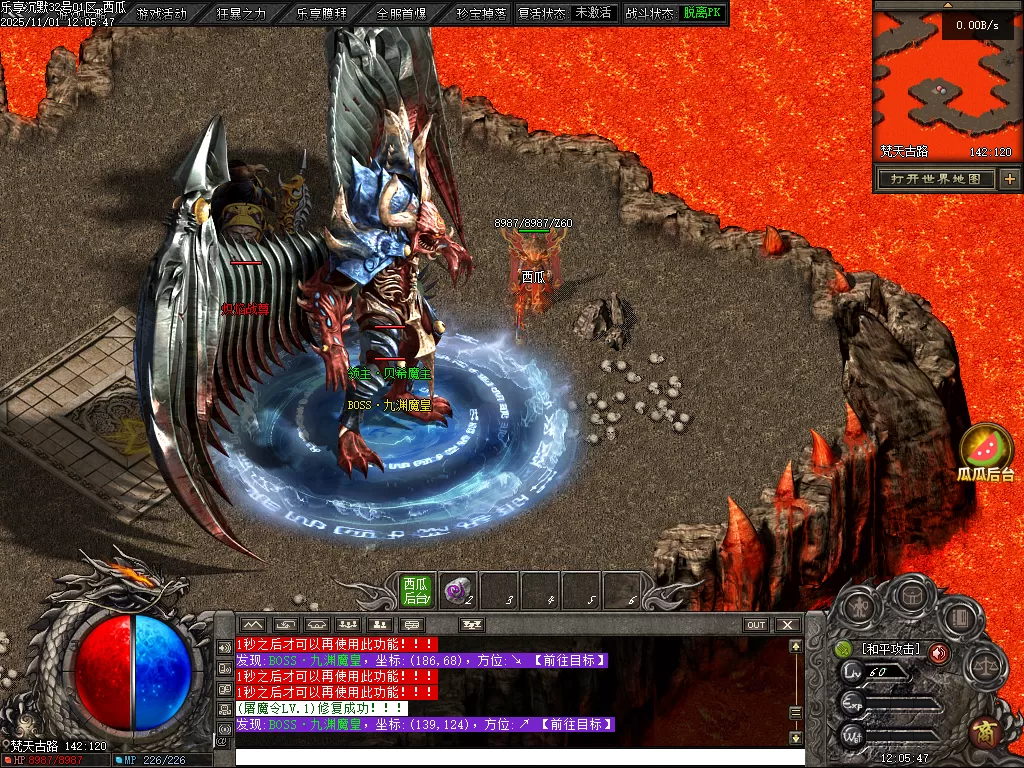1024x768 pixels.
Task: Close the chat panel with the X button
Action: click(x=788, y=625)
